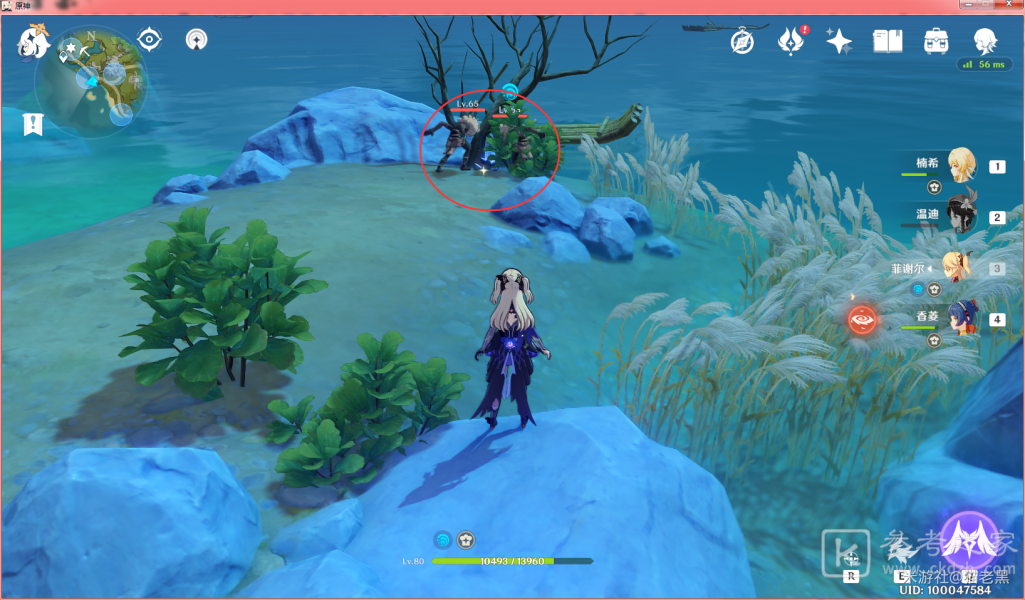Switch to party member 香菱
1025x600 pixels.
tap(962, 319)
